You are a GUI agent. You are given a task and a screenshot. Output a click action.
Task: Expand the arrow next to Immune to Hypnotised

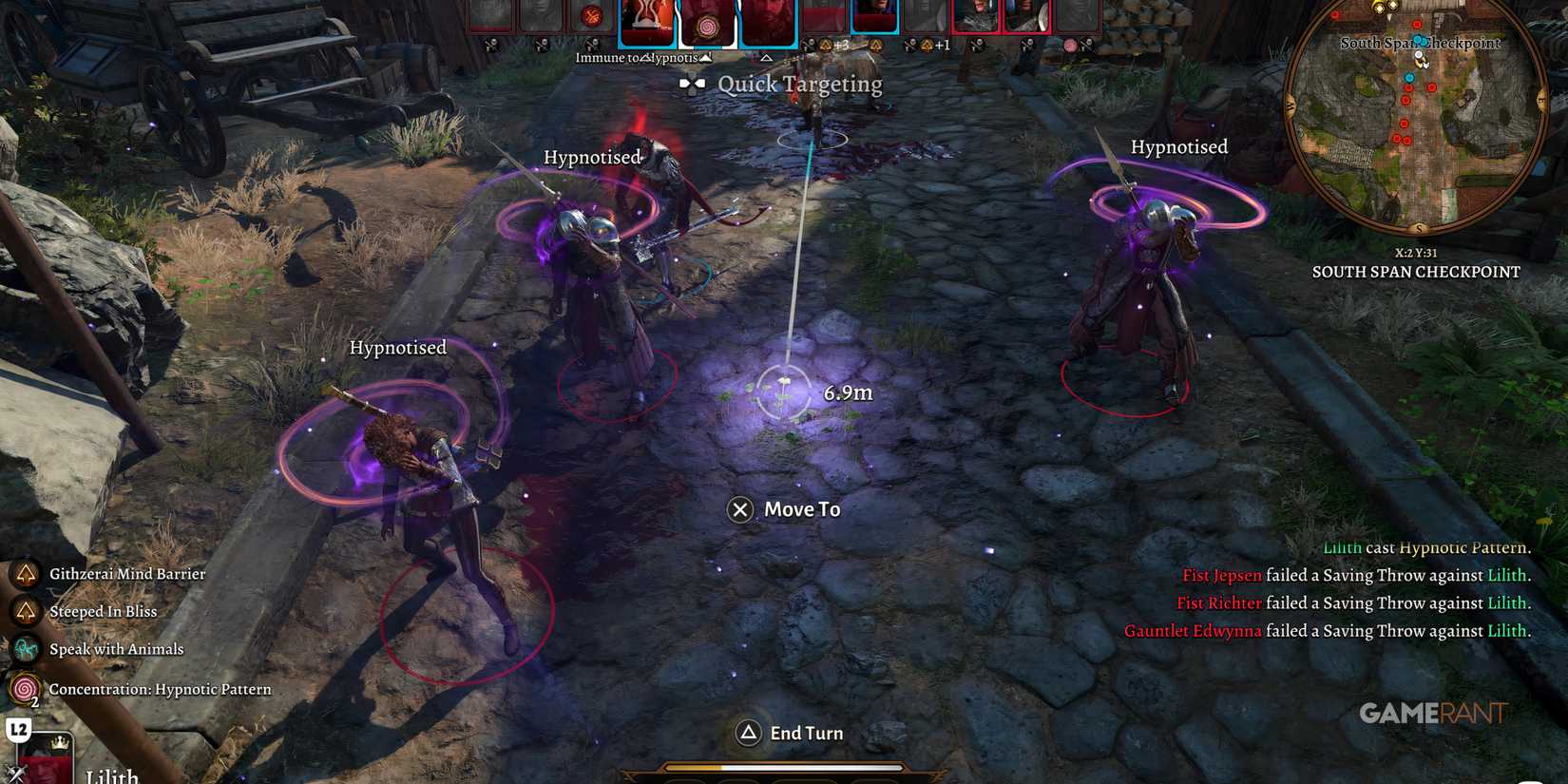(x=704, y=57)
